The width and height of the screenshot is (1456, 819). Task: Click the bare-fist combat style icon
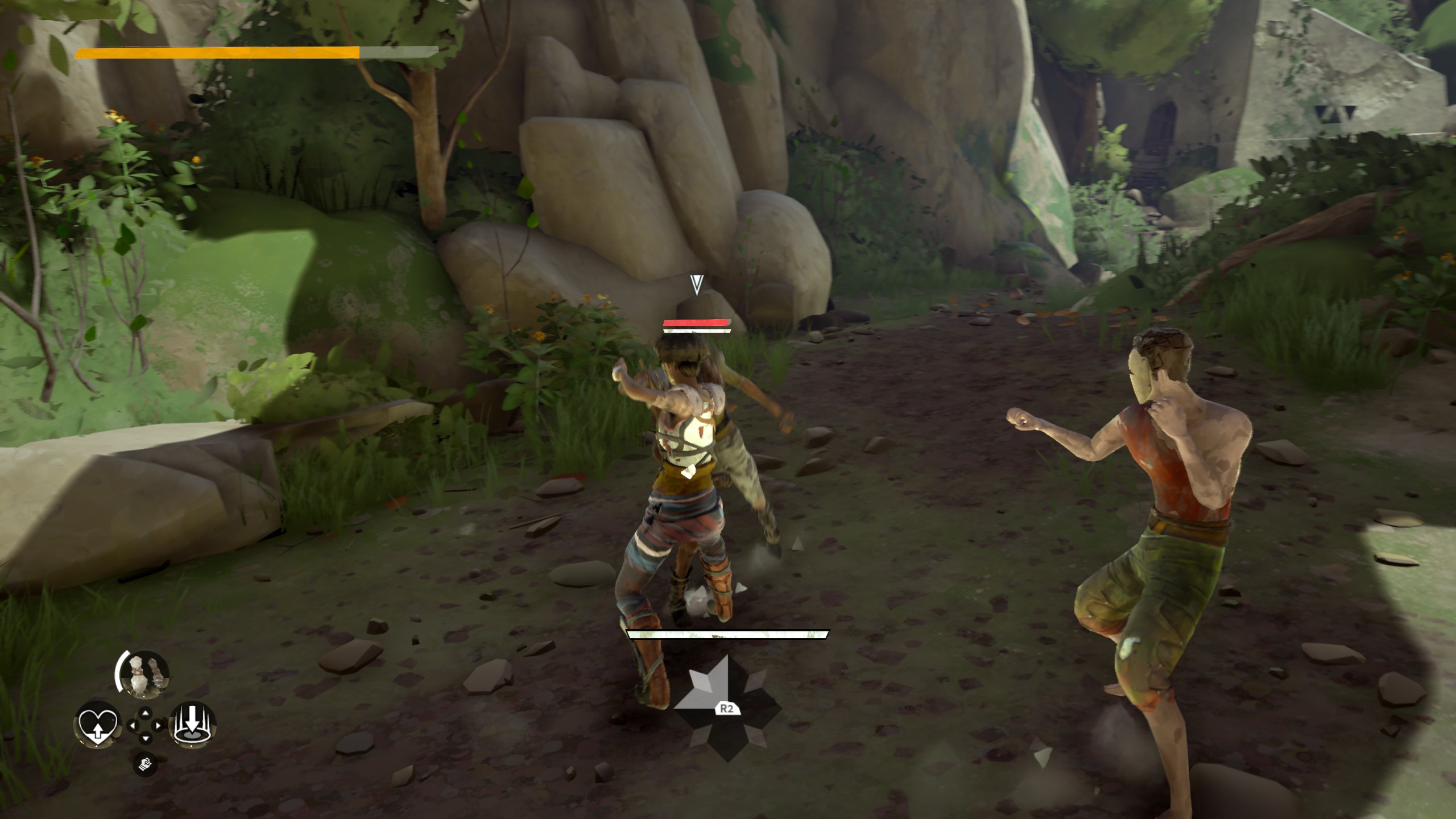146,765
